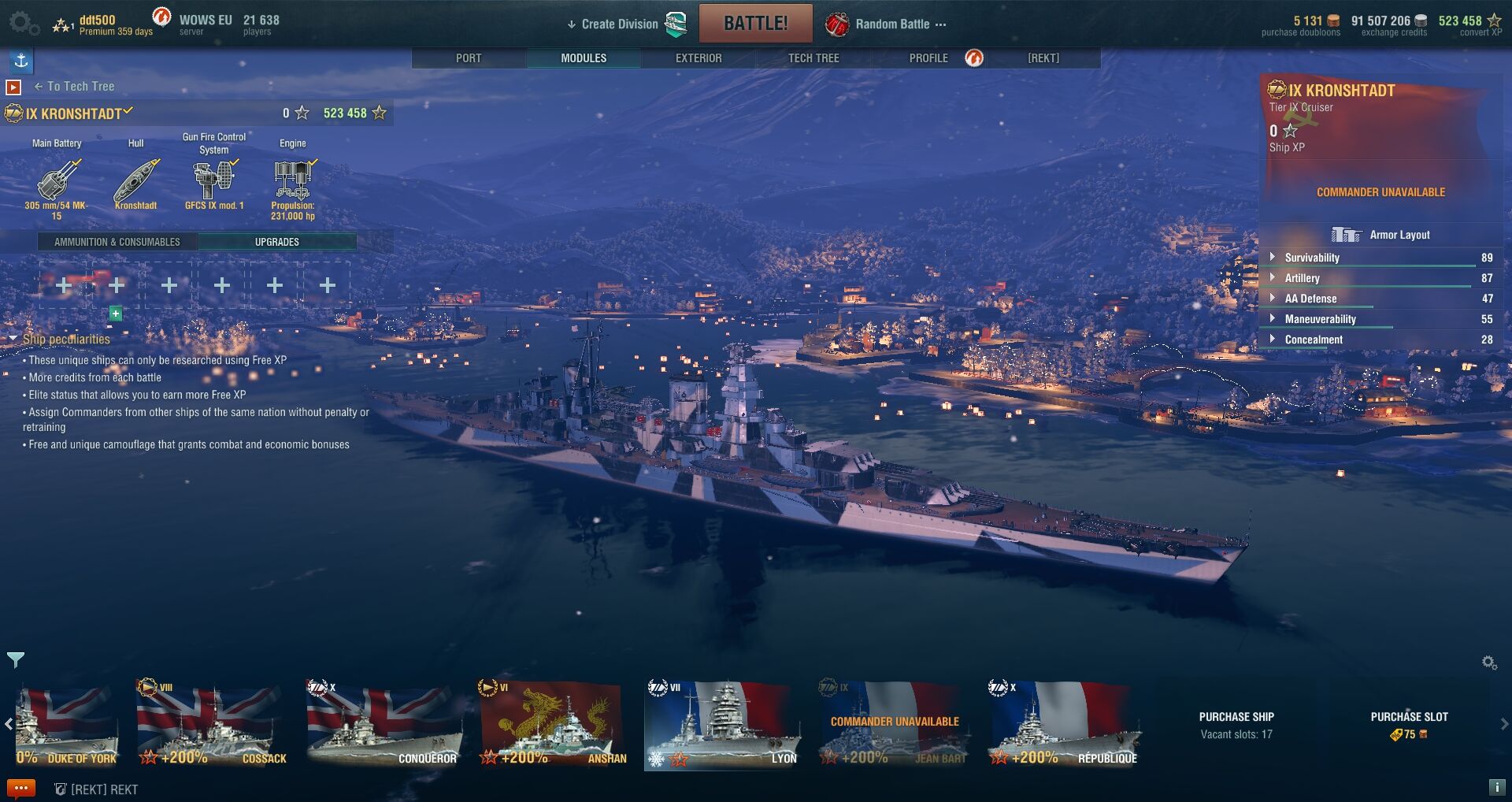
Task: Click the Purchase Ship tile
Action: [1236, 725]
